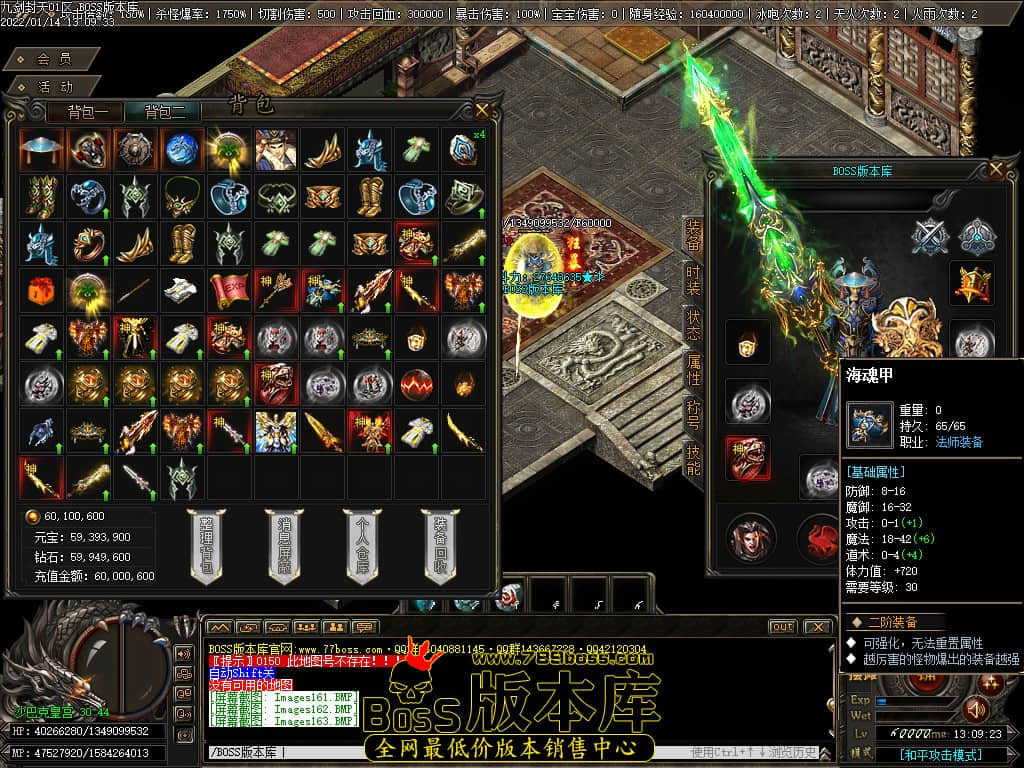Click the chat window out button
The height and width of the screenshot is (768, 1024).
click(x=783, y=626)
